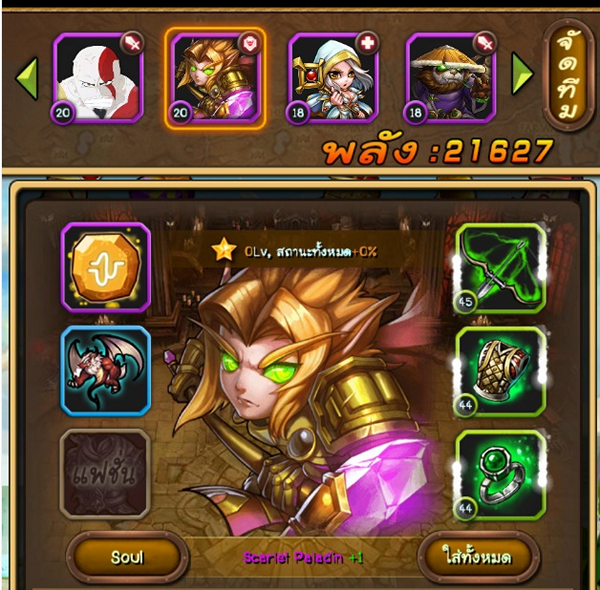
Task: Show next heroes with right green arrow
Action: point(522,73)
